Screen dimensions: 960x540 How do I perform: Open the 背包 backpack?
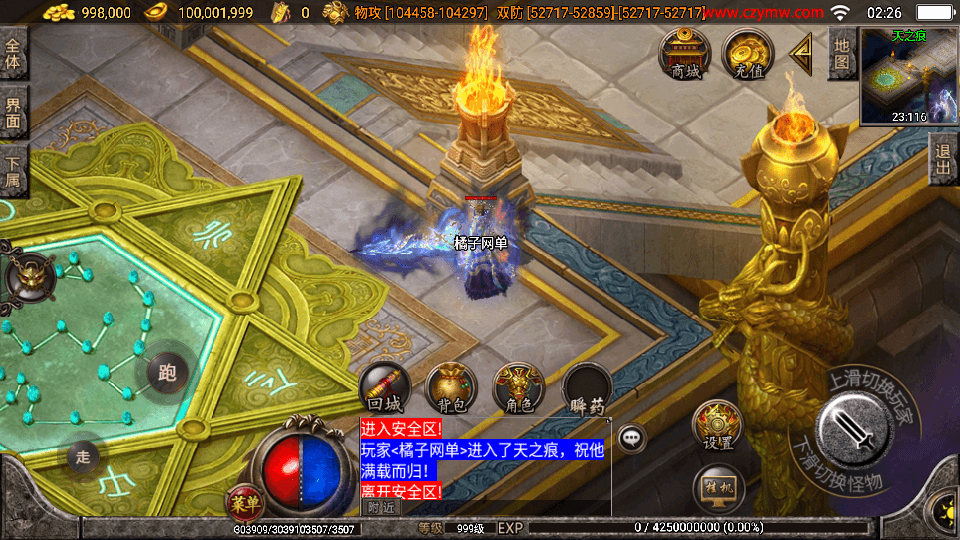452,388
